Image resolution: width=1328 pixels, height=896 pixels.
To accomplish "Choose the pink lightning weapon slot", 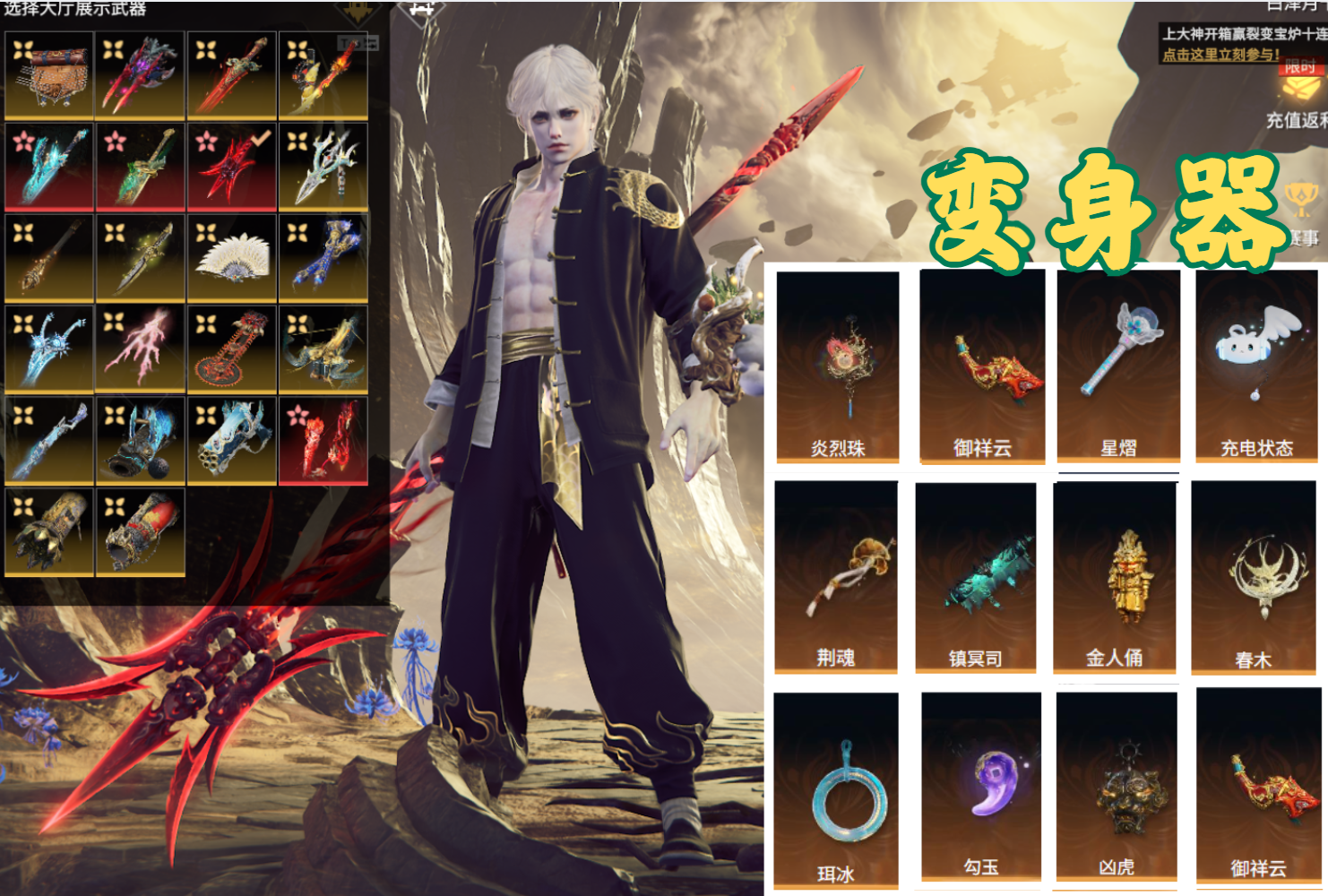I will (x=140, y=349).
